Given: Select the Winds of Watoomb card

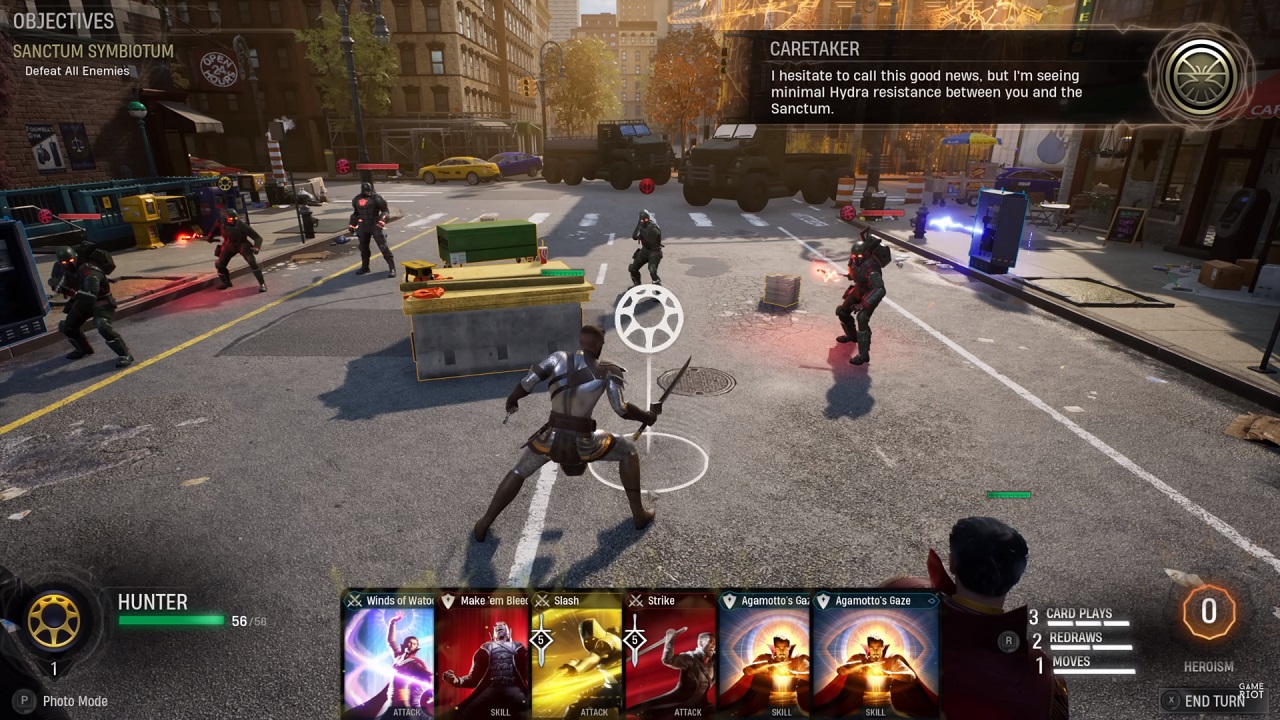Looking at the screenshot, I should [389, 655].
